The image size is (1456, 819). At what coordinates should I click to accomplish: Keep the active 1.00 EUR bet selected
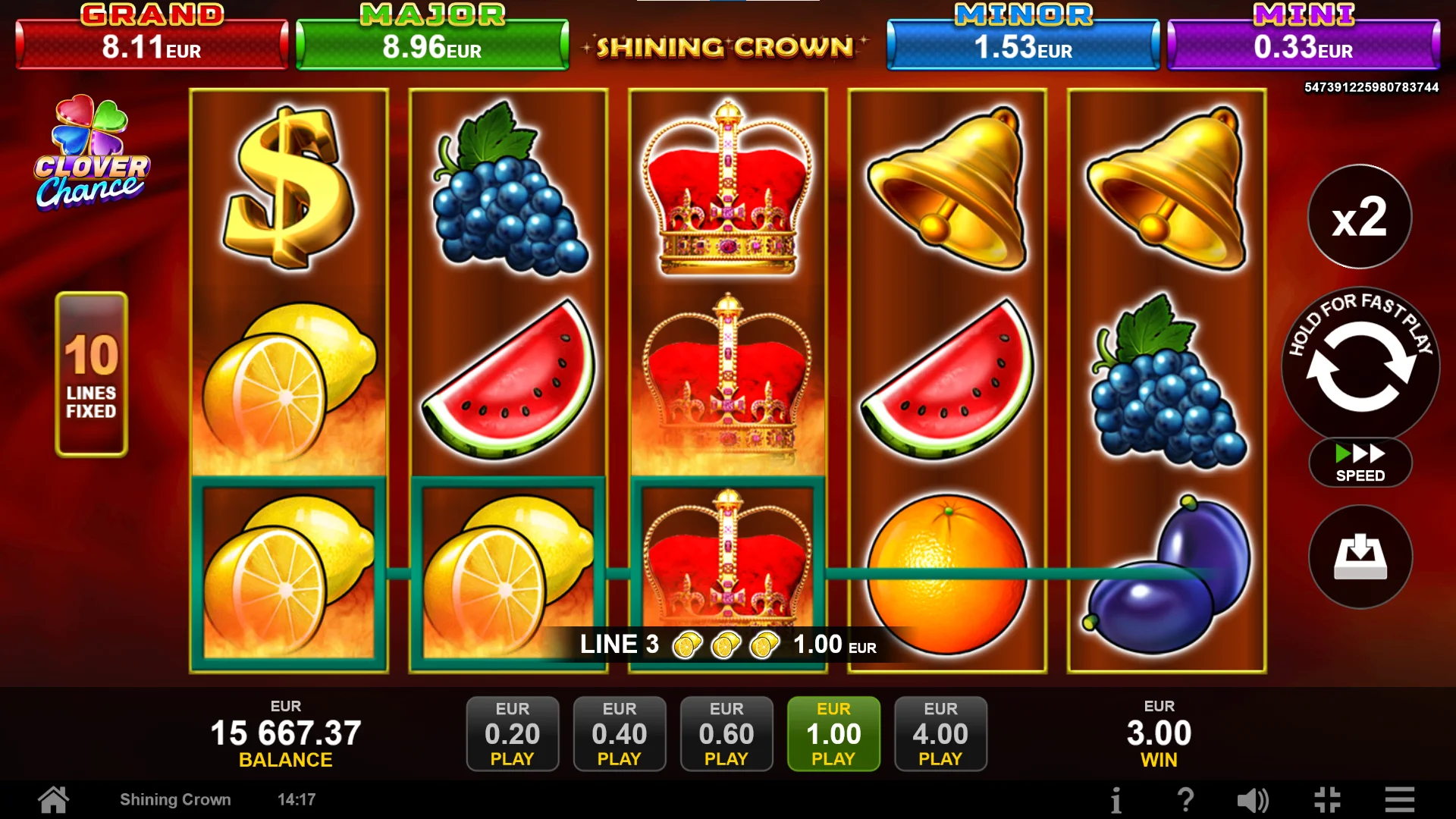[833, 733]
